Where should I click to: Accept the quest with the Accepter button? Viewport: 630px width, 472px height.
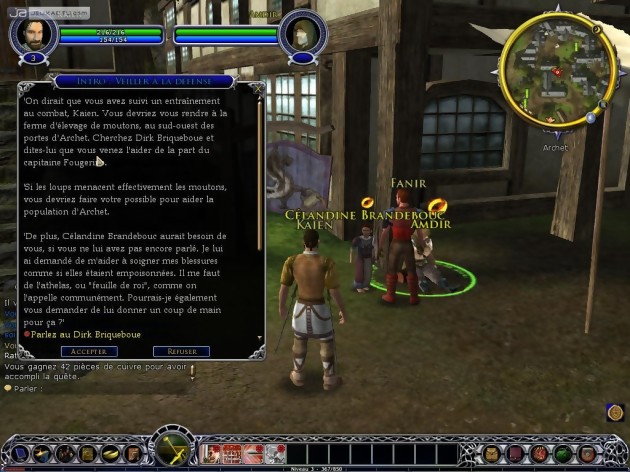(89, 351)
